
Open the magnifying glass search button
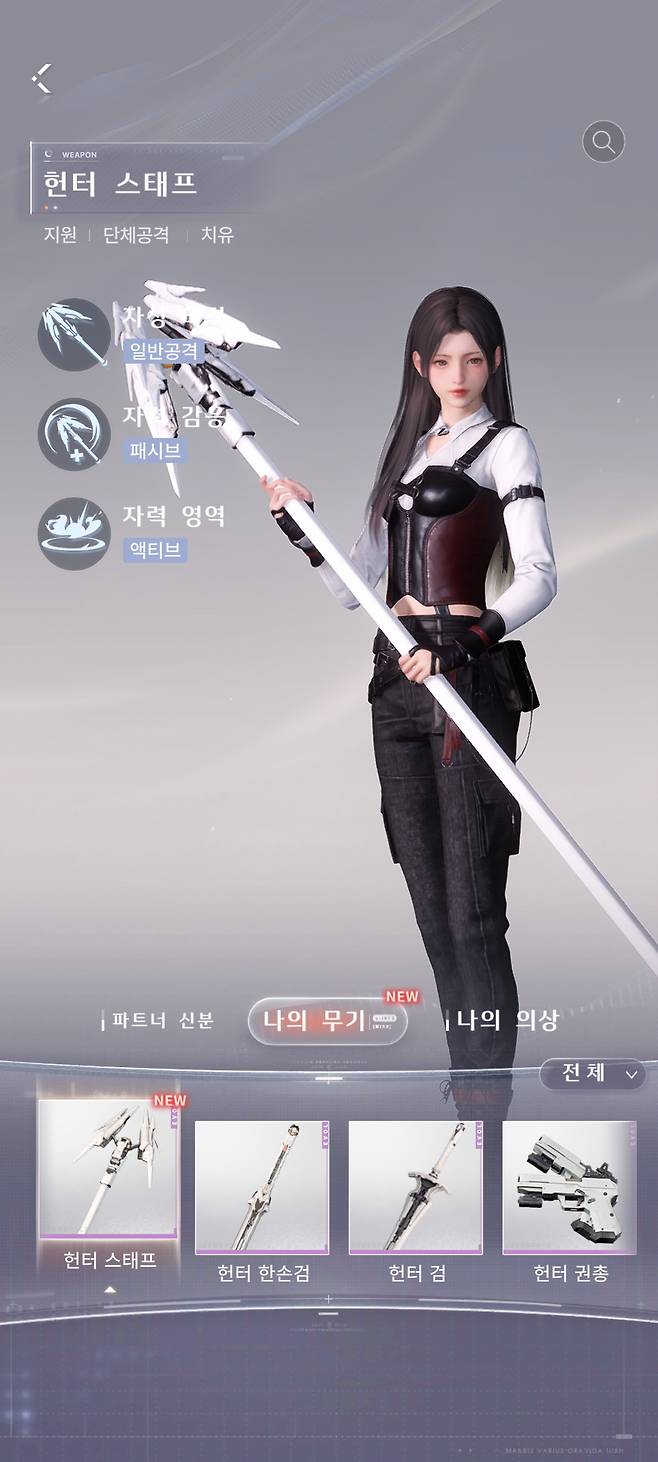click(603, 142)
